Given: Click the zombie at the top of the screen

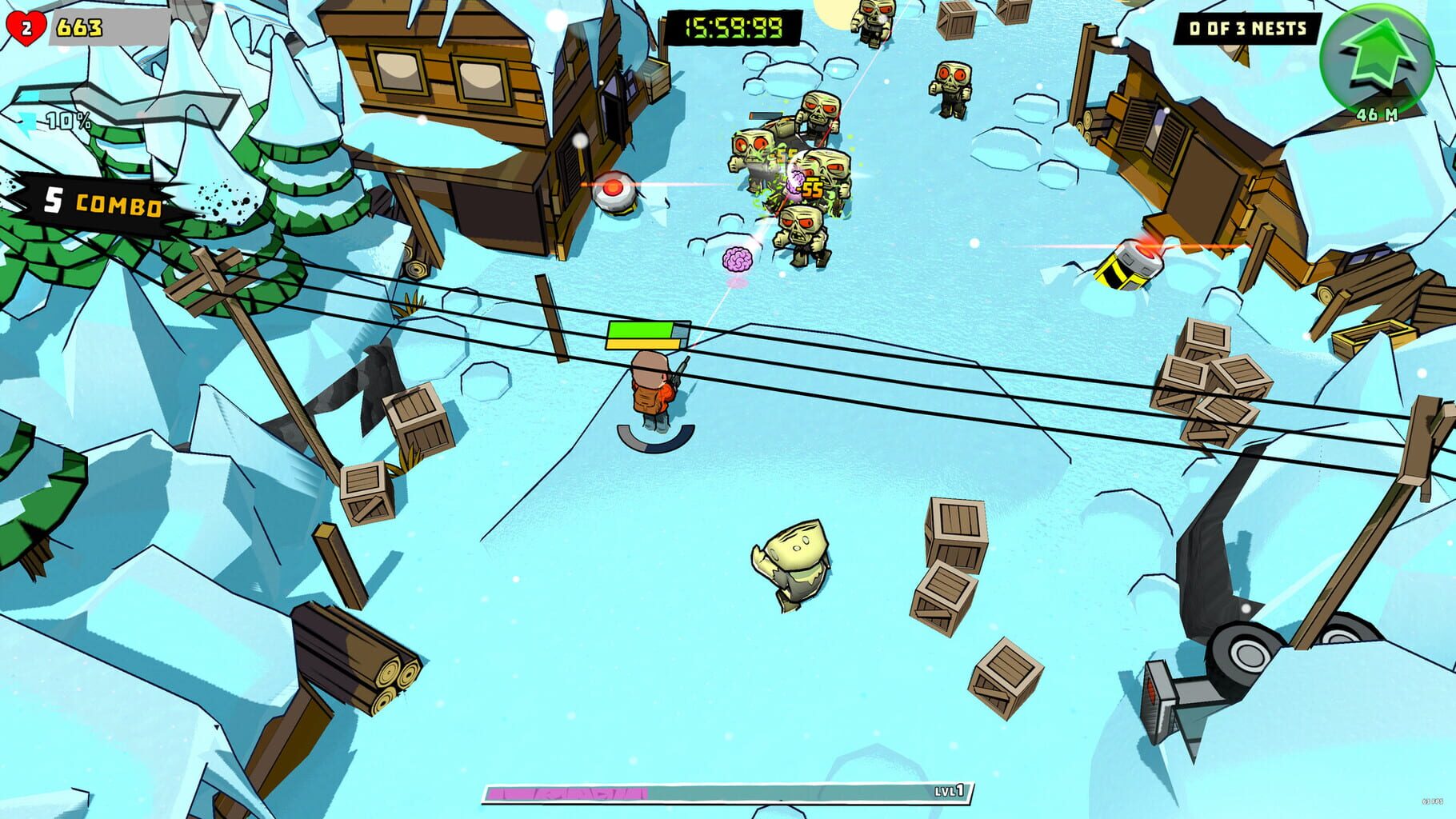Looking at the screenshot, I should (874, 20).
